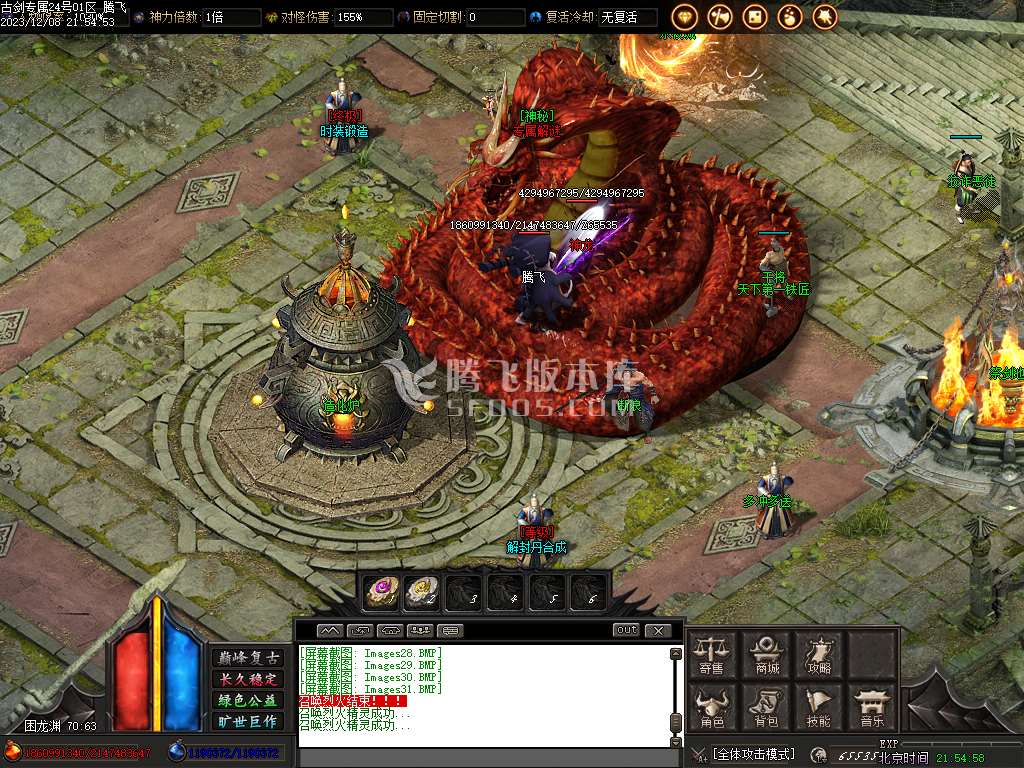Screen dimensions: 1024x768
Task: Click the diamond icon in the top bar
Action: [685, 17]
